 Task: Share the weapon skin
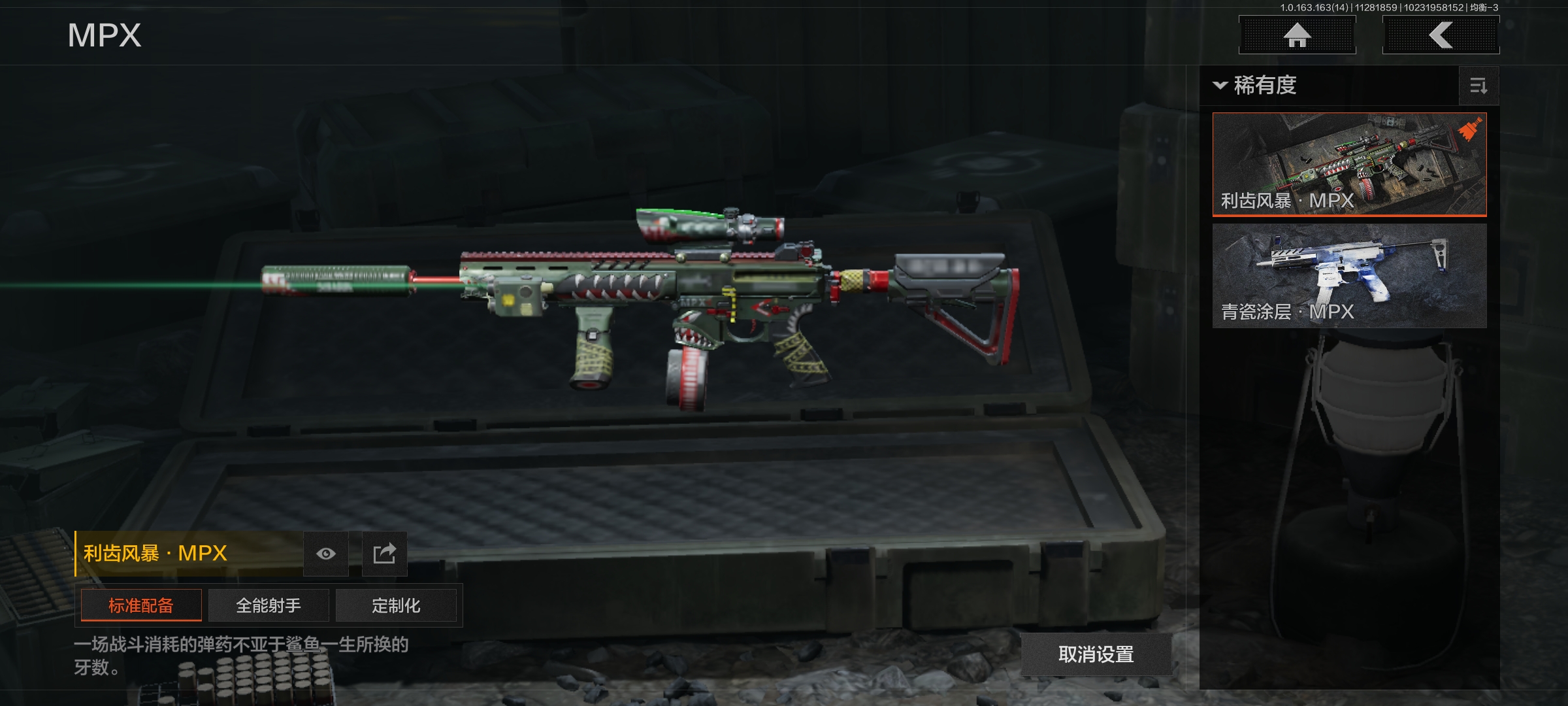tap(385, 554)
